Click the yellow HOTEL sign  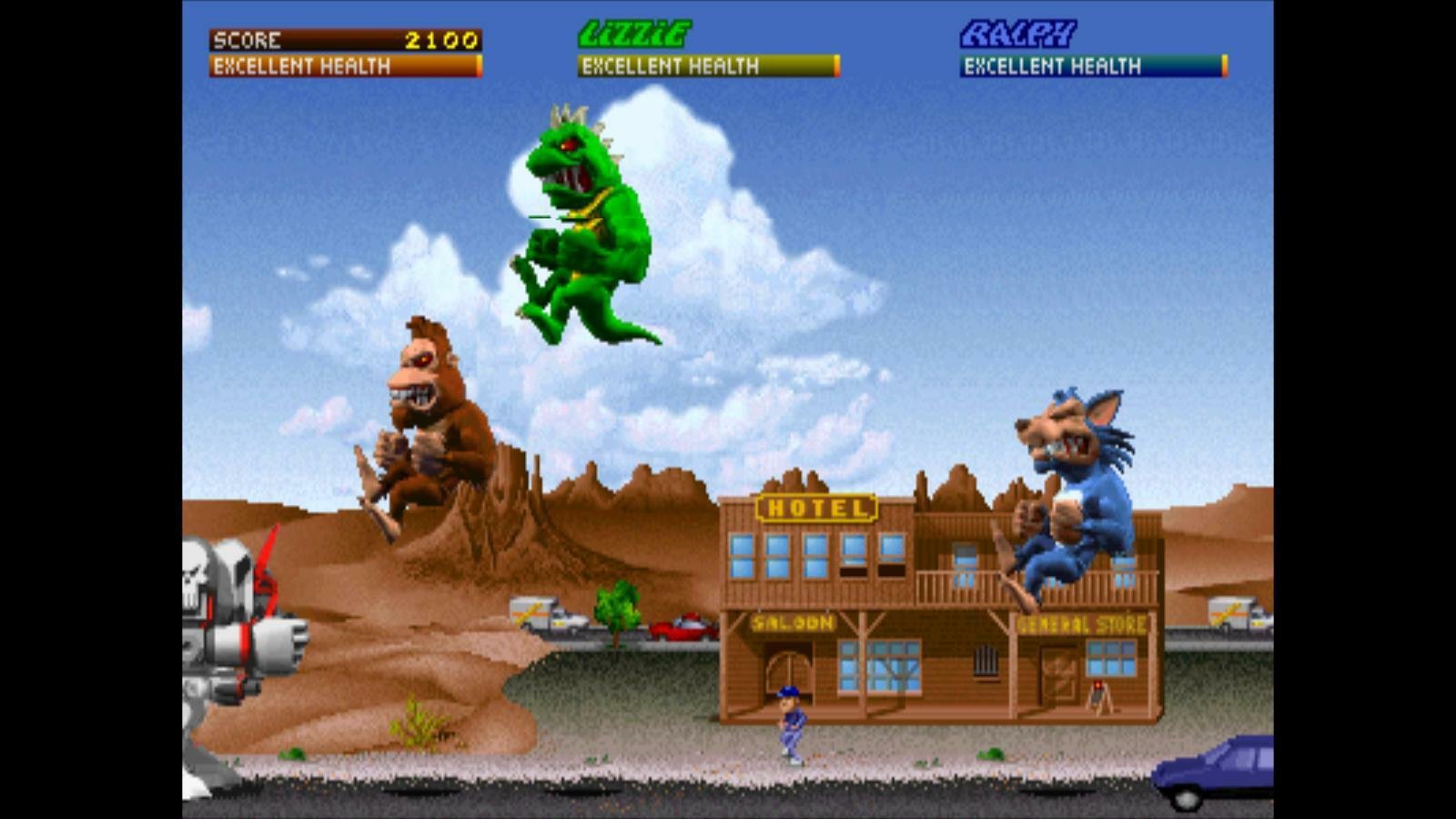[x=814, y=506]
